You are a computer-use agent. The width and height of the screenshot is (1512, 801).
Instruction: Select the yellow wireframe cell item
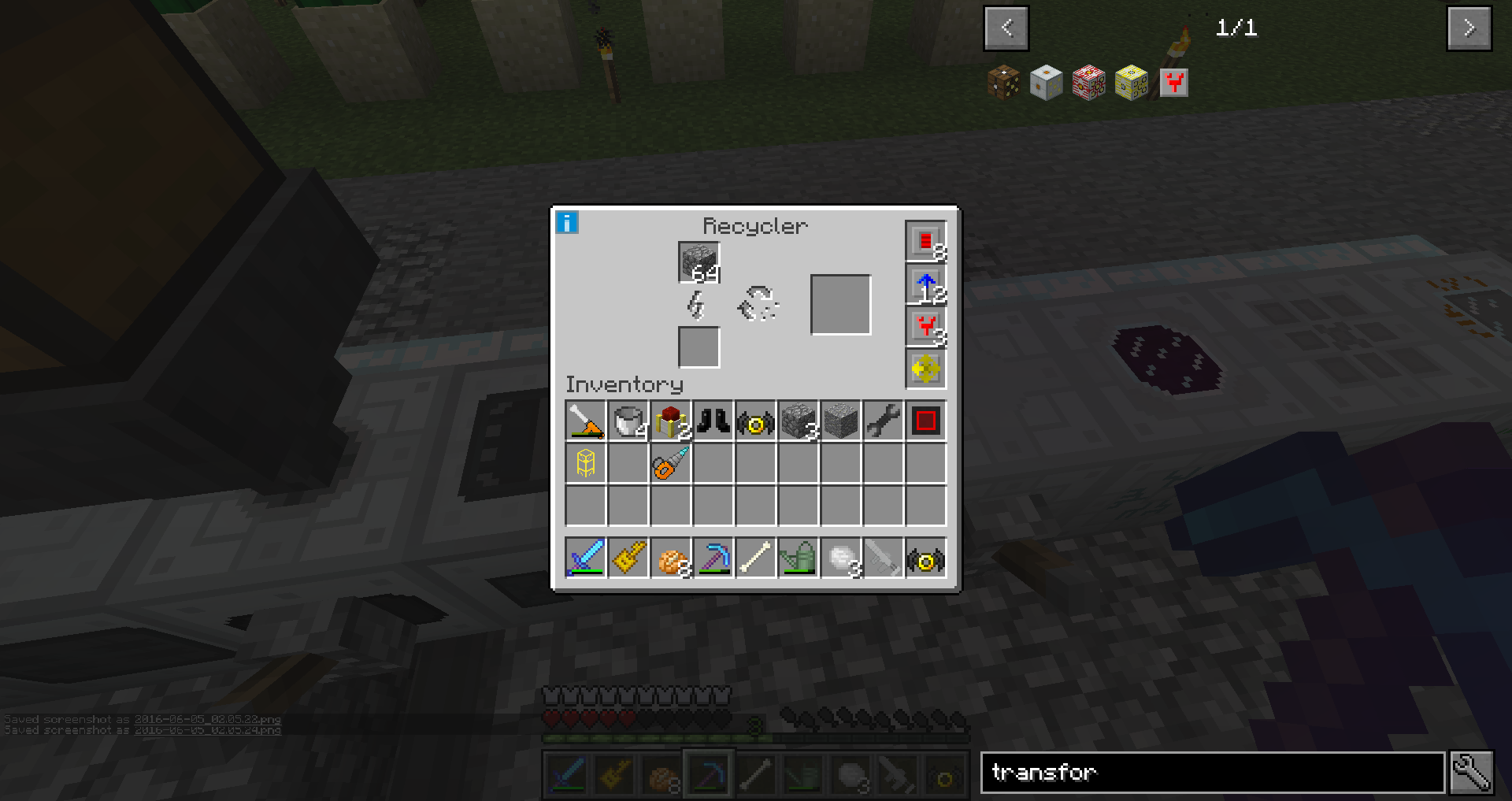585,464
